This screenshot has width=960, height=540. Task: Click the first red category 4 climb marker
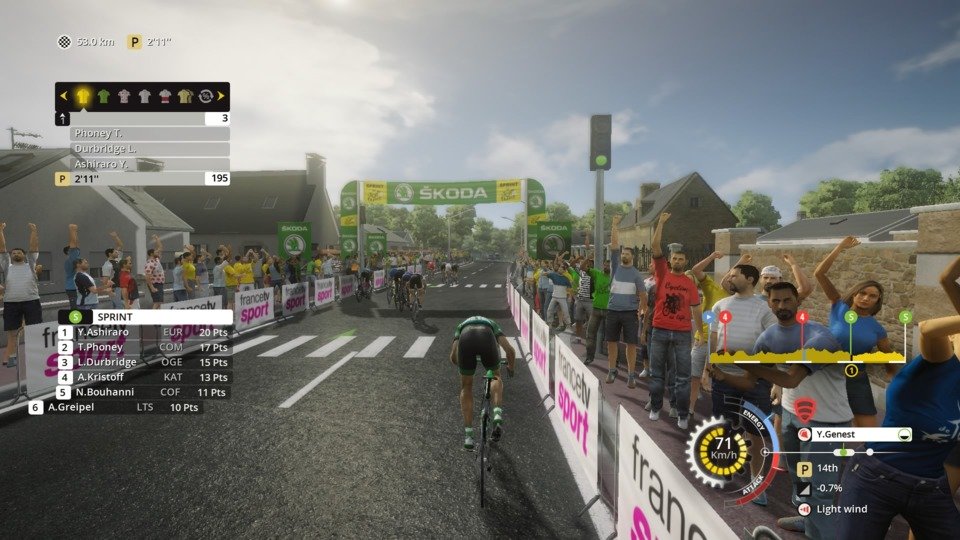726,317
